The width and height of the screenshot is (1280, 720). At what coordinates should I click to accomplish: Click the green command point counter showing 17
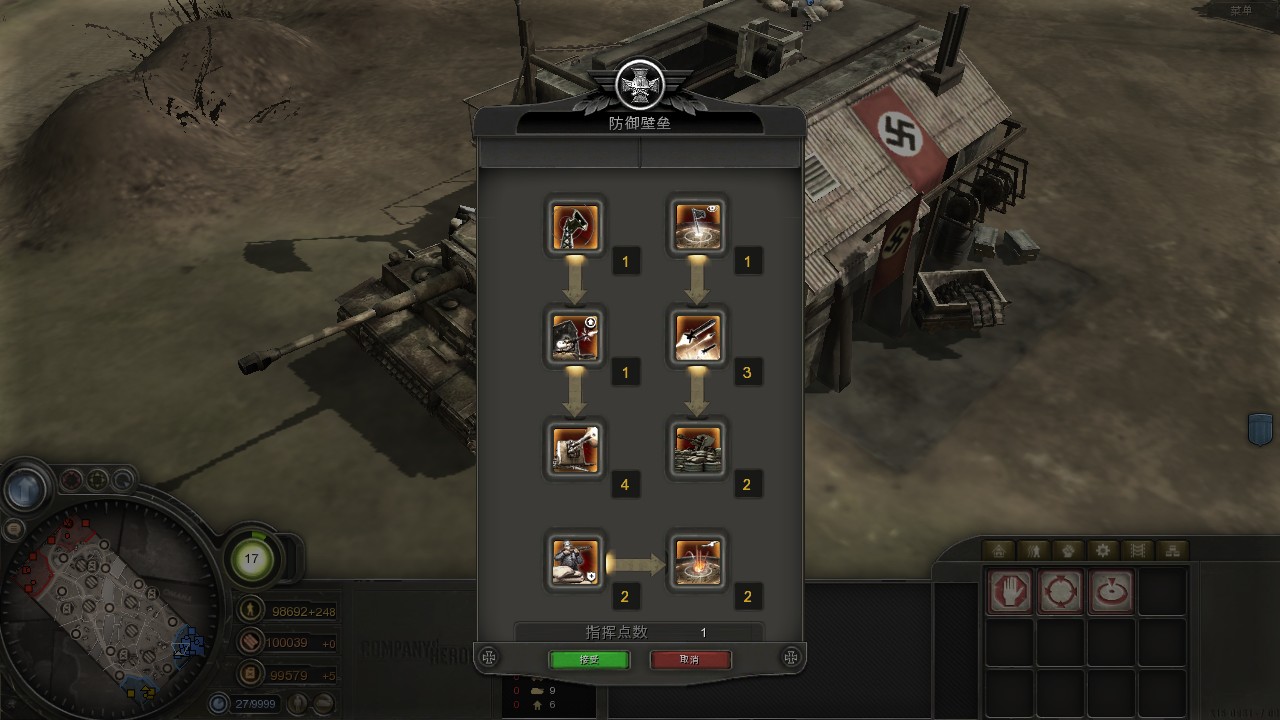(x=251, y=558)
